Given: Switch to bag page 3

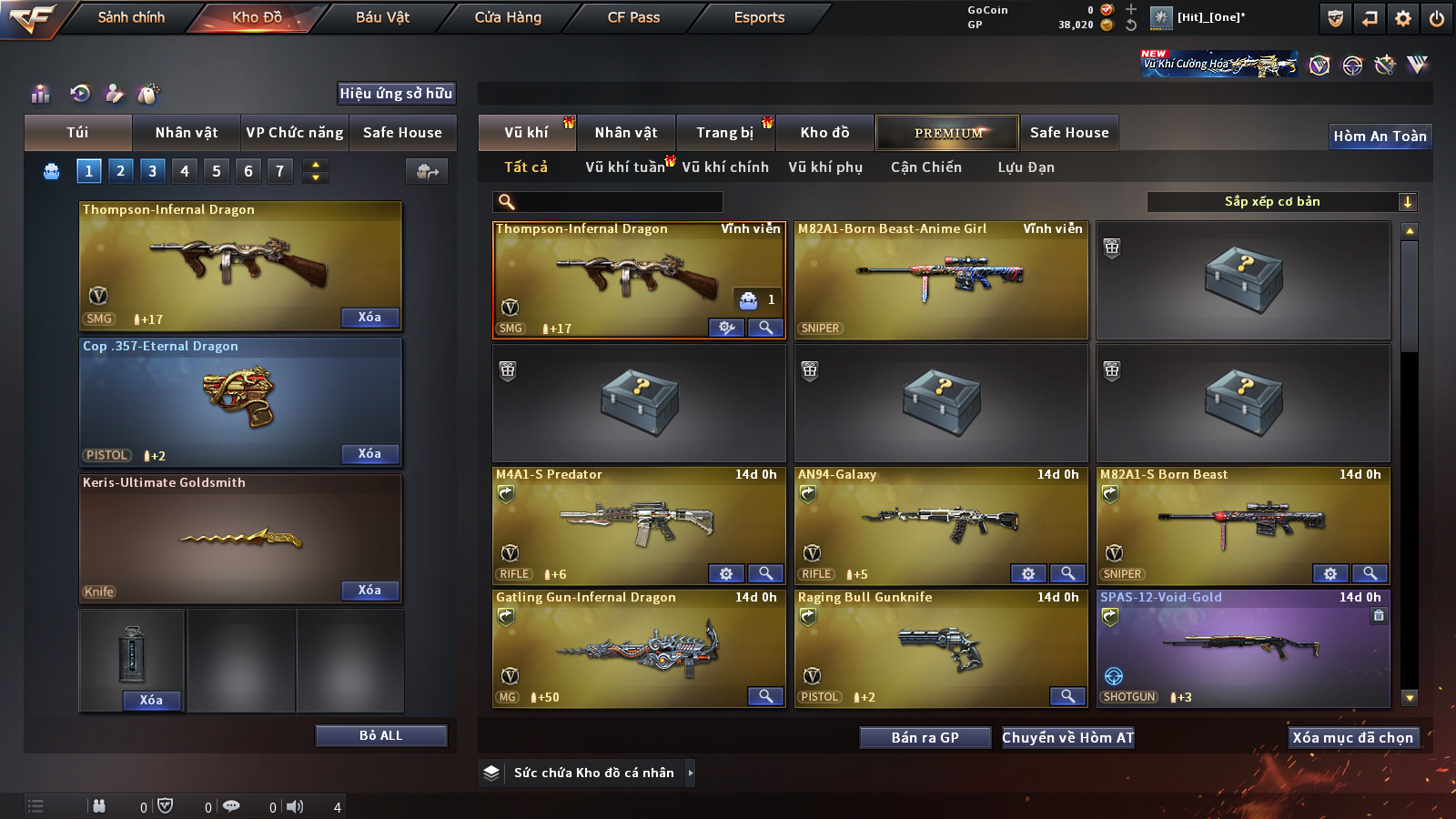Looking at the screenshot, I should (x=152, y=170).
